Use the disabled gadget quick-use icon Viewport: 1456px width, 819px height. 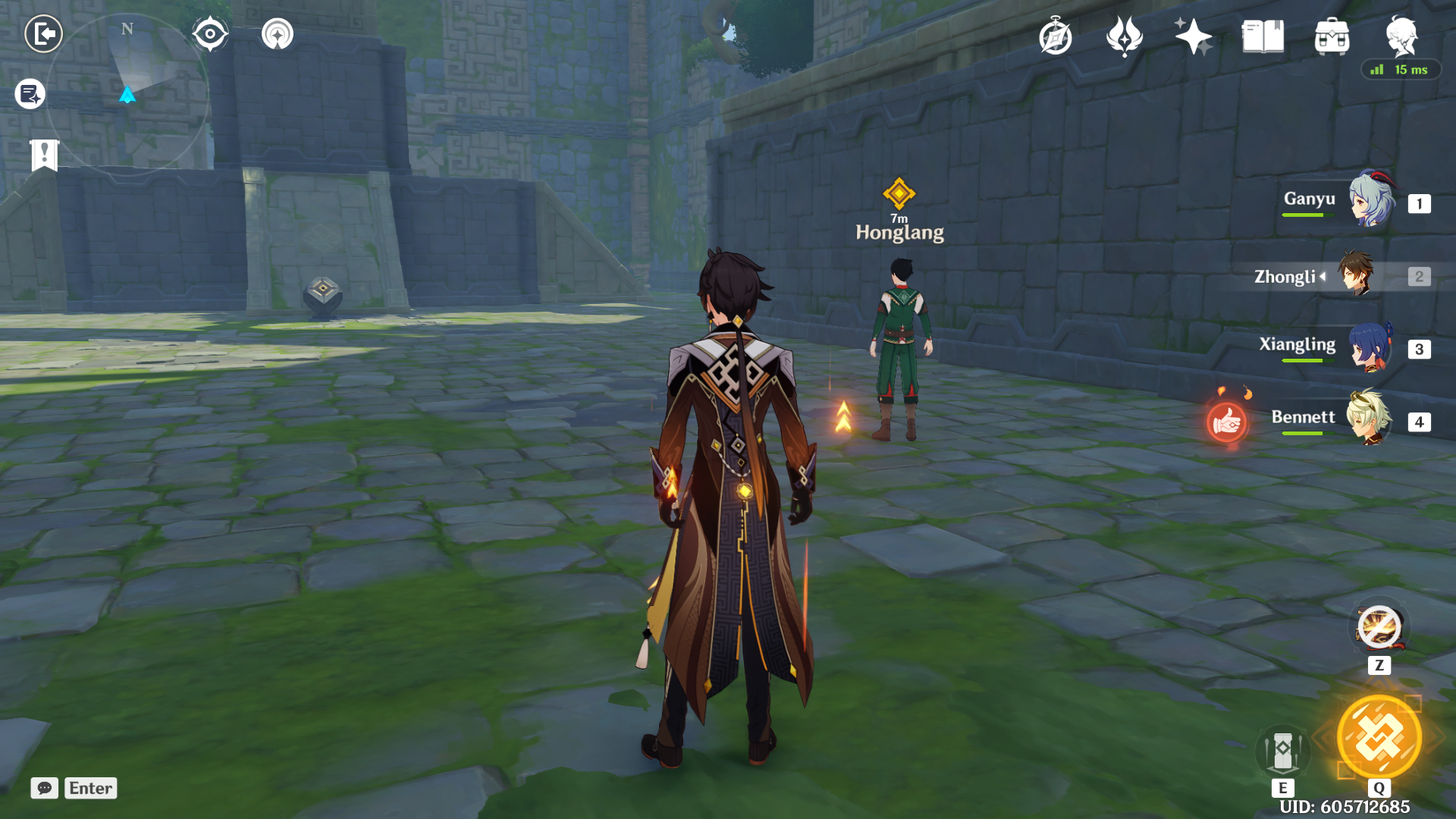pyautogui.click(x=1379, y=628)
